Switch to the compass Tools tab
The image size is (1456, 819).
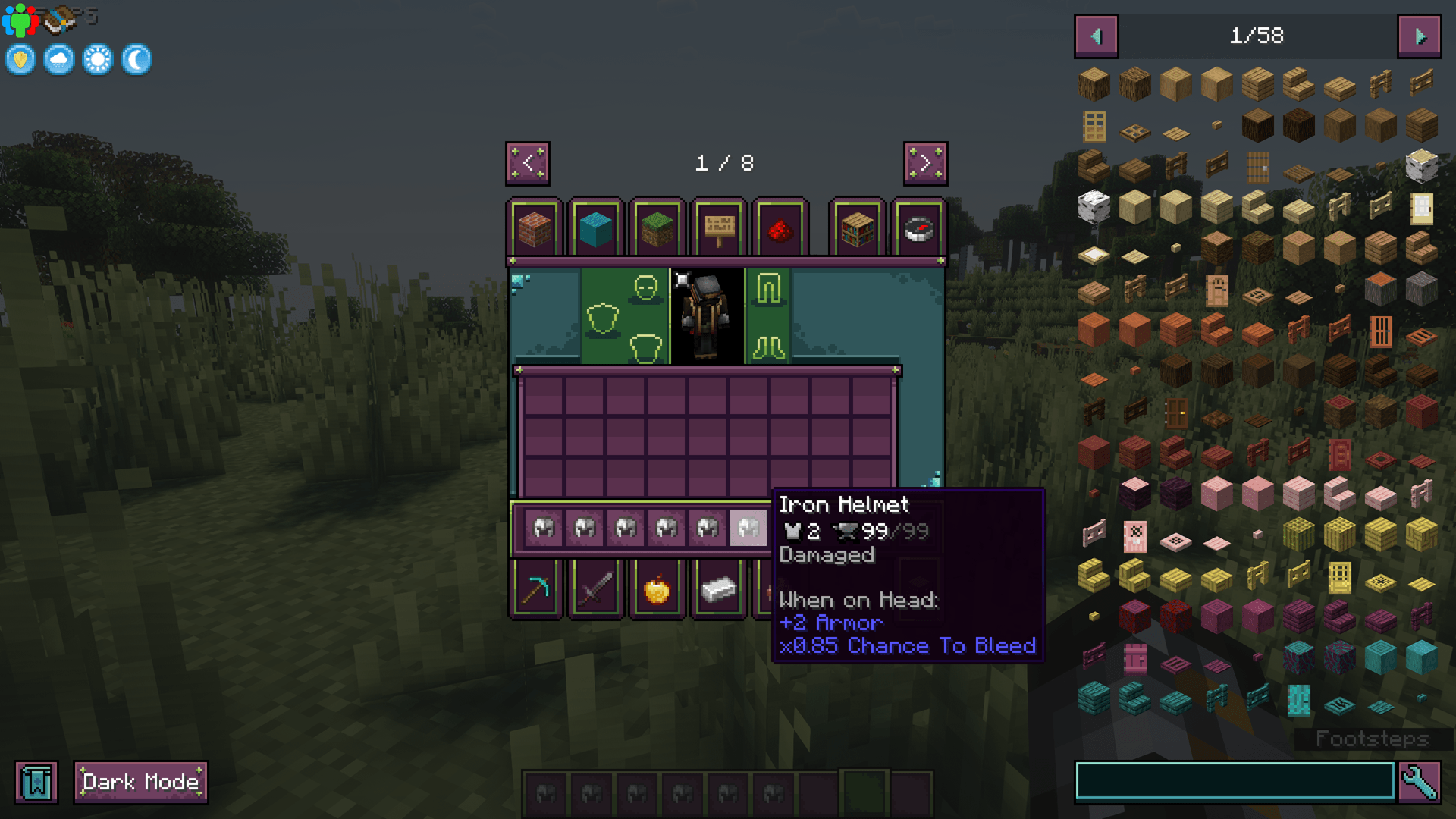pos(920,227)
